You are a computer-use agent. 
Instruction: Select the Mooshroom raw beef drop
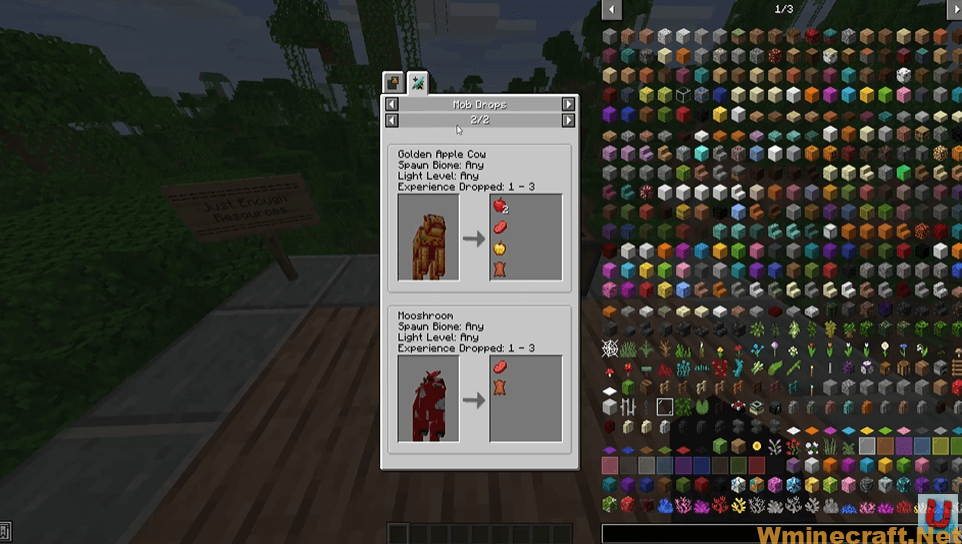pyautogui.click(x=499, y=367)
